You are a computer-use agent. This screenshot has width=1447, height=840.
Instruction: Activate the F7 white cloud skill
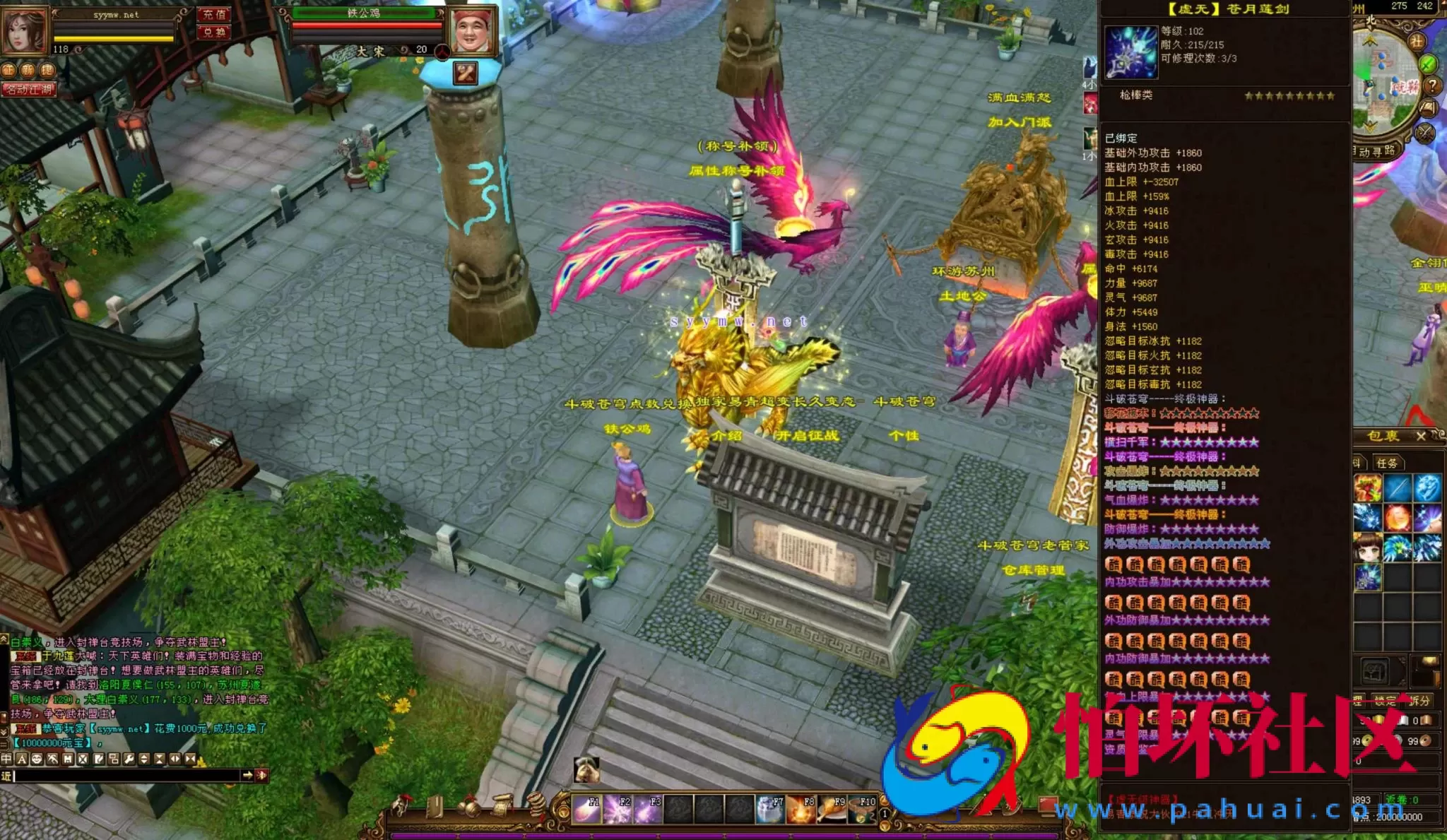click(x=770, y=810)
